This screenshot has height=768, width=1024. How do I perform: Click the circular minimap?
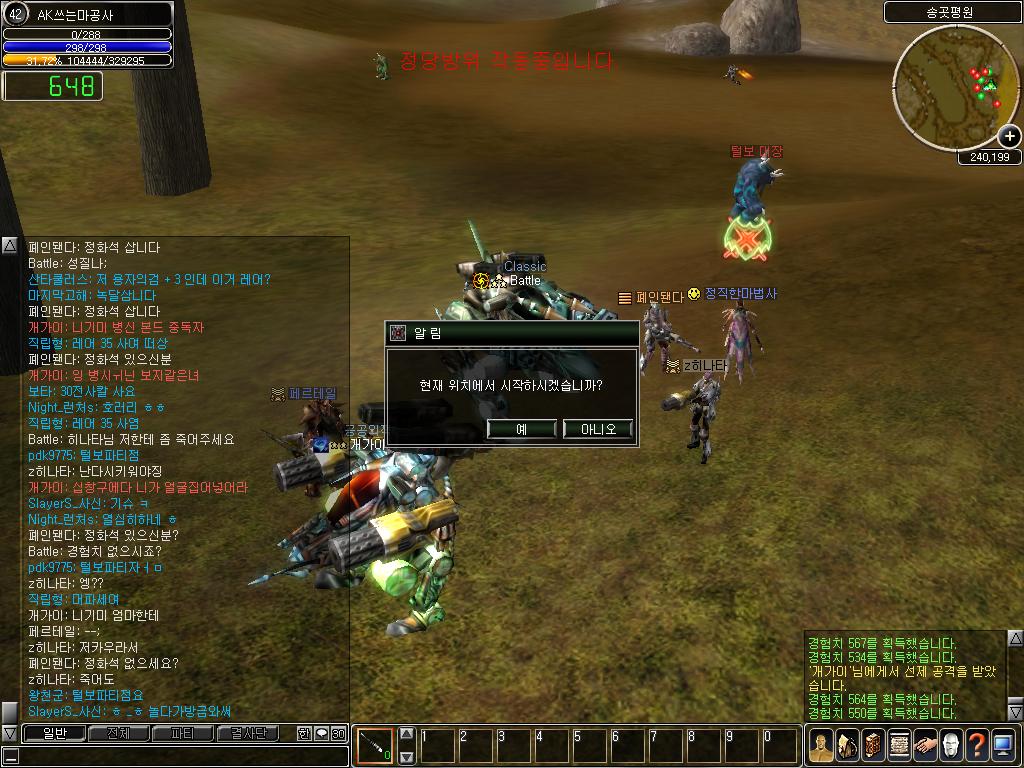[952, 87]
